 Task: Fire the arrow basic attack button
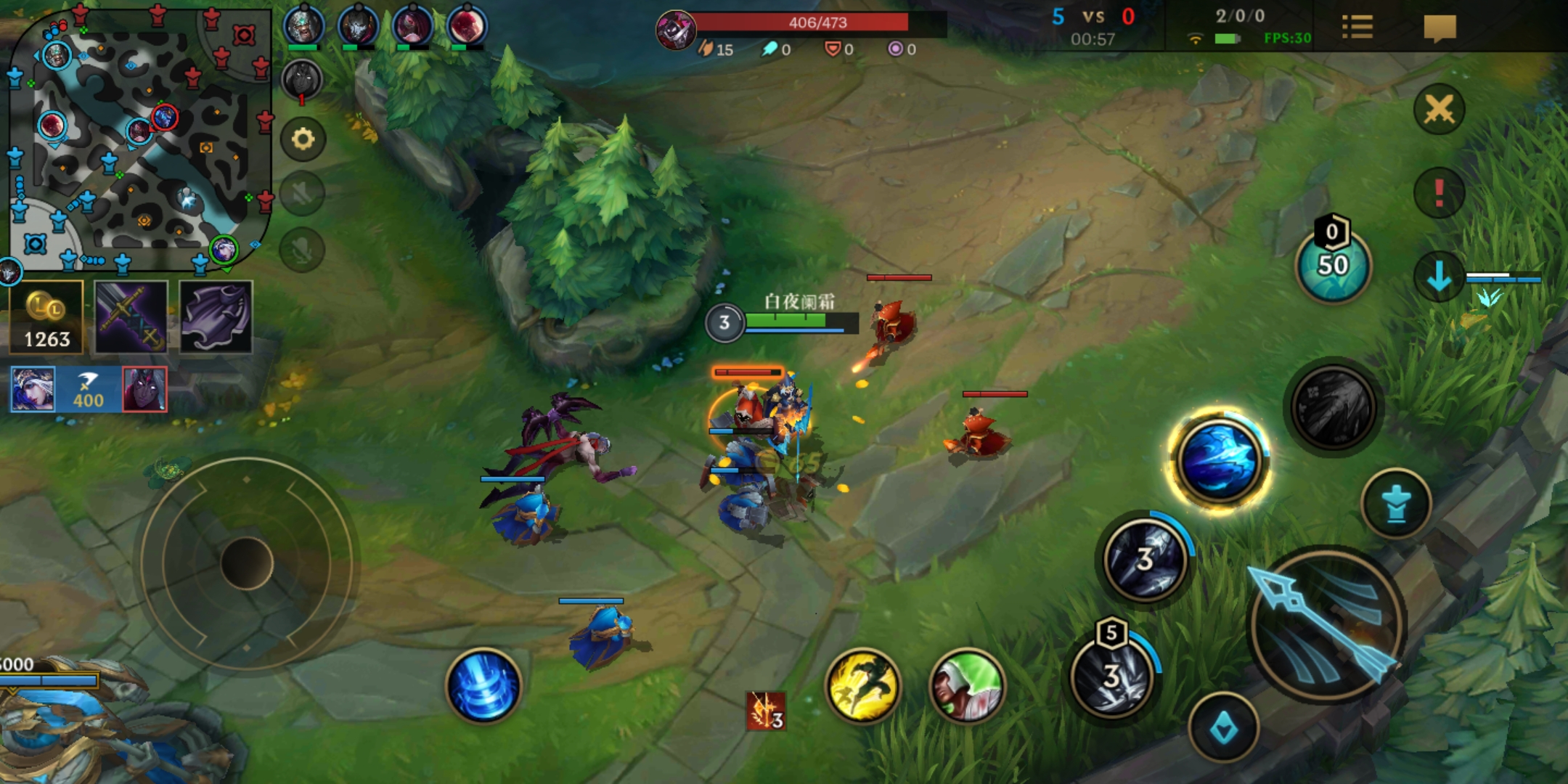[1327, 624]
